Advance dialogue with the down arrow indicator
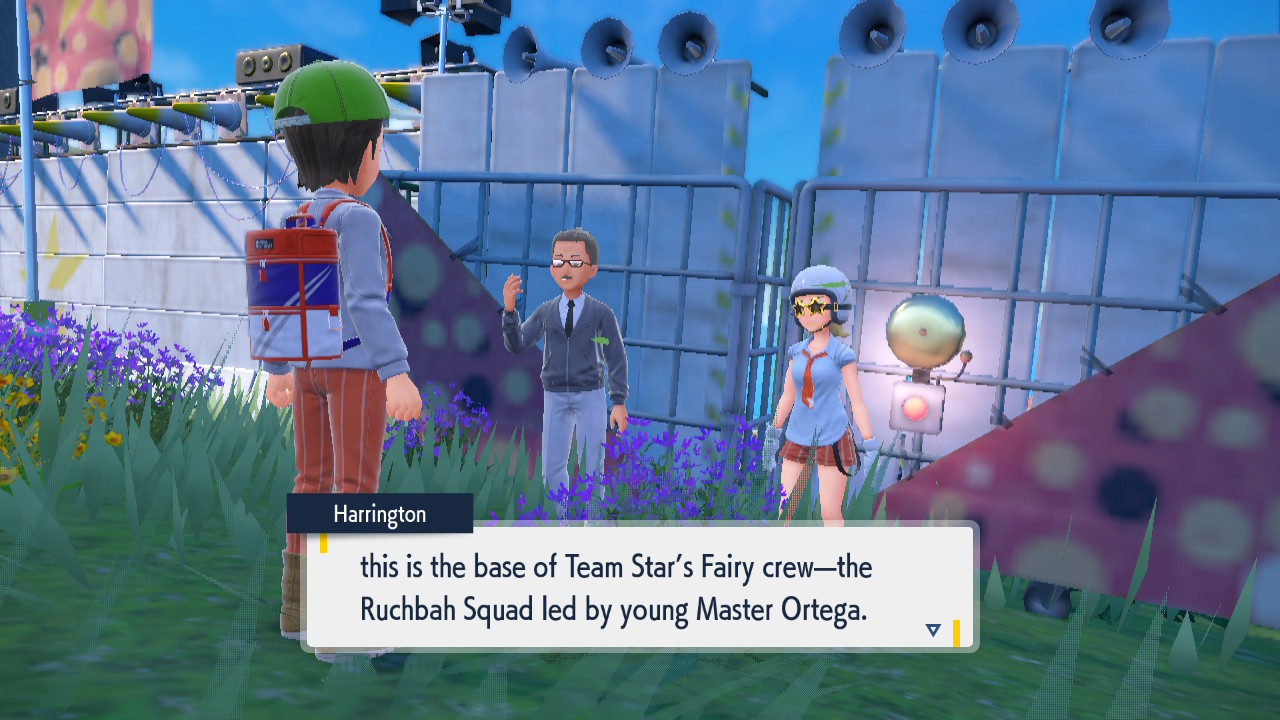 click(x=933, y=630)
